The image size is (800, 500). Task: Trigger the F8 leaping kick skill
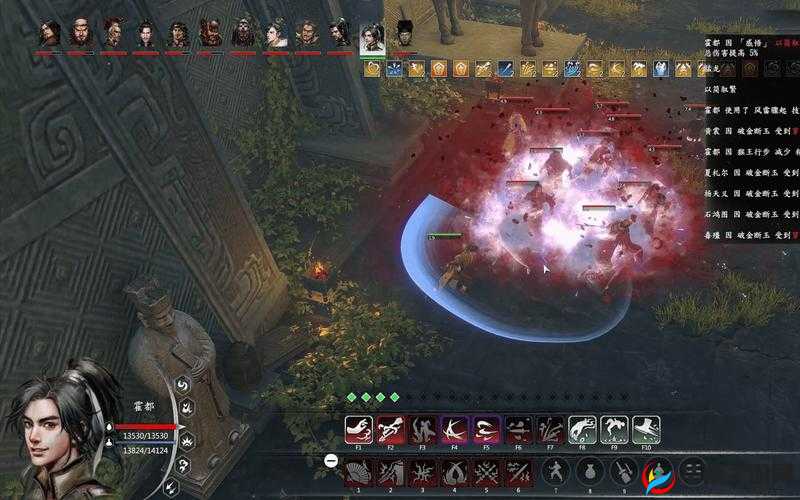tap(582, 429)
